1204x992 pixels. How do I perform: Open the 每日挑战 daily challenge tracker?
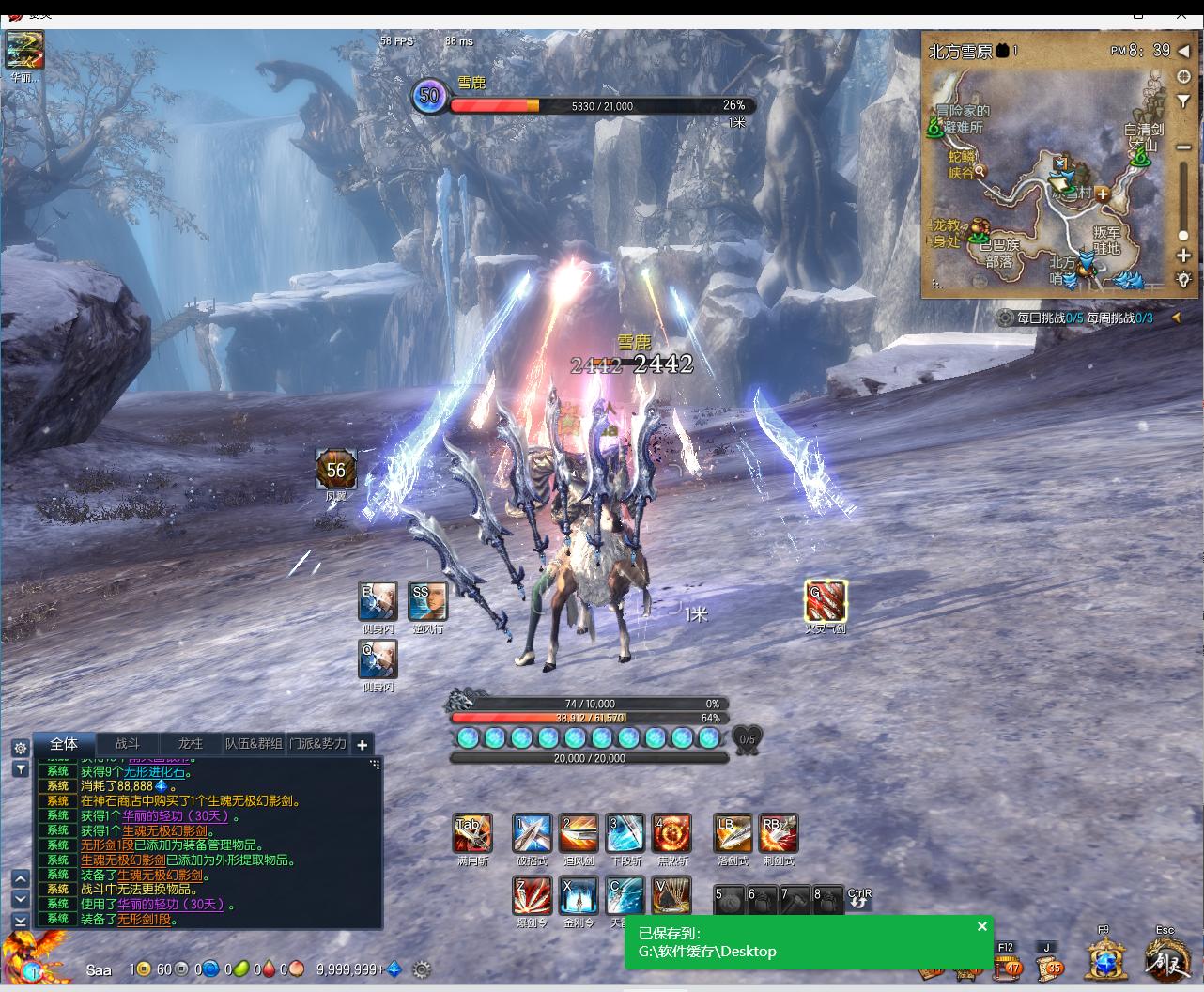(1030, 318)
